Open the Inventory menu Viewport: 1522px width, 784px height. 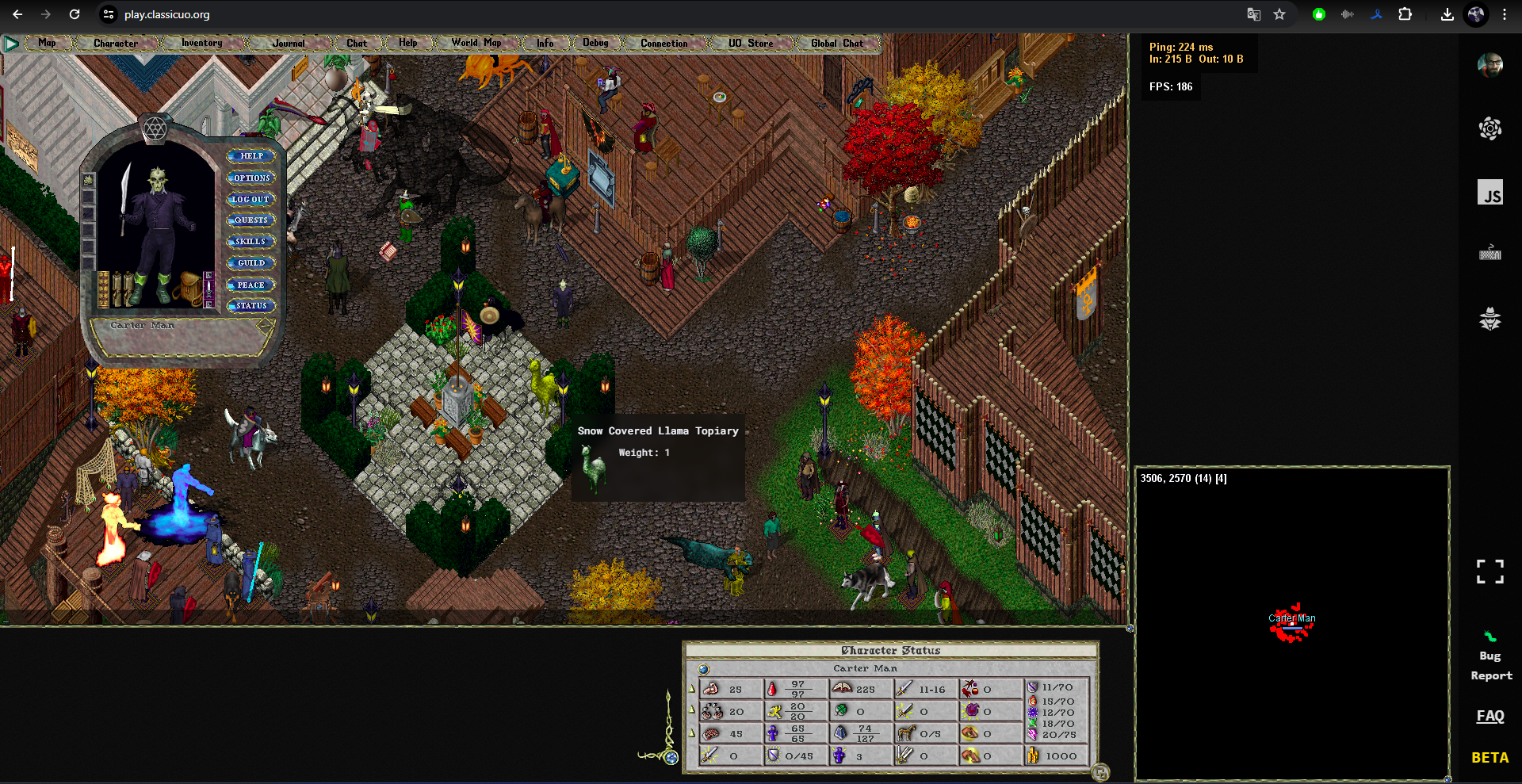point(201,43)
